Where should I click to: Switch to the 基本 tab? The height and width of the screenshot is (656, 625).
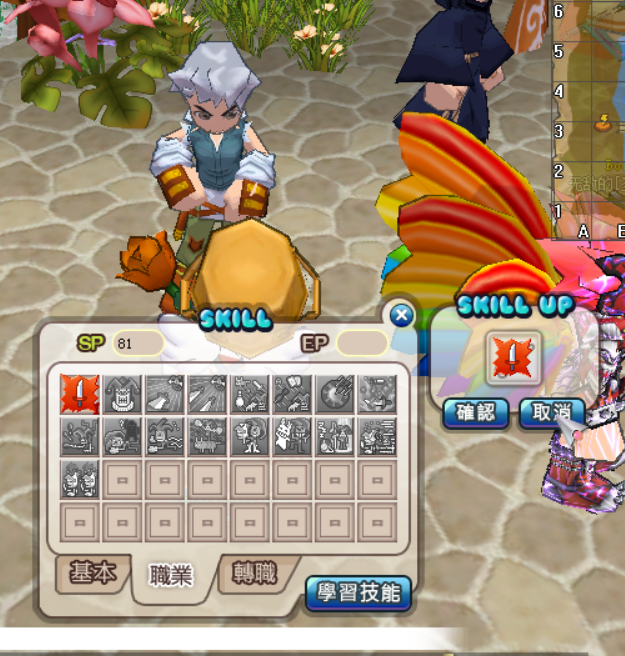pos(92,573)
